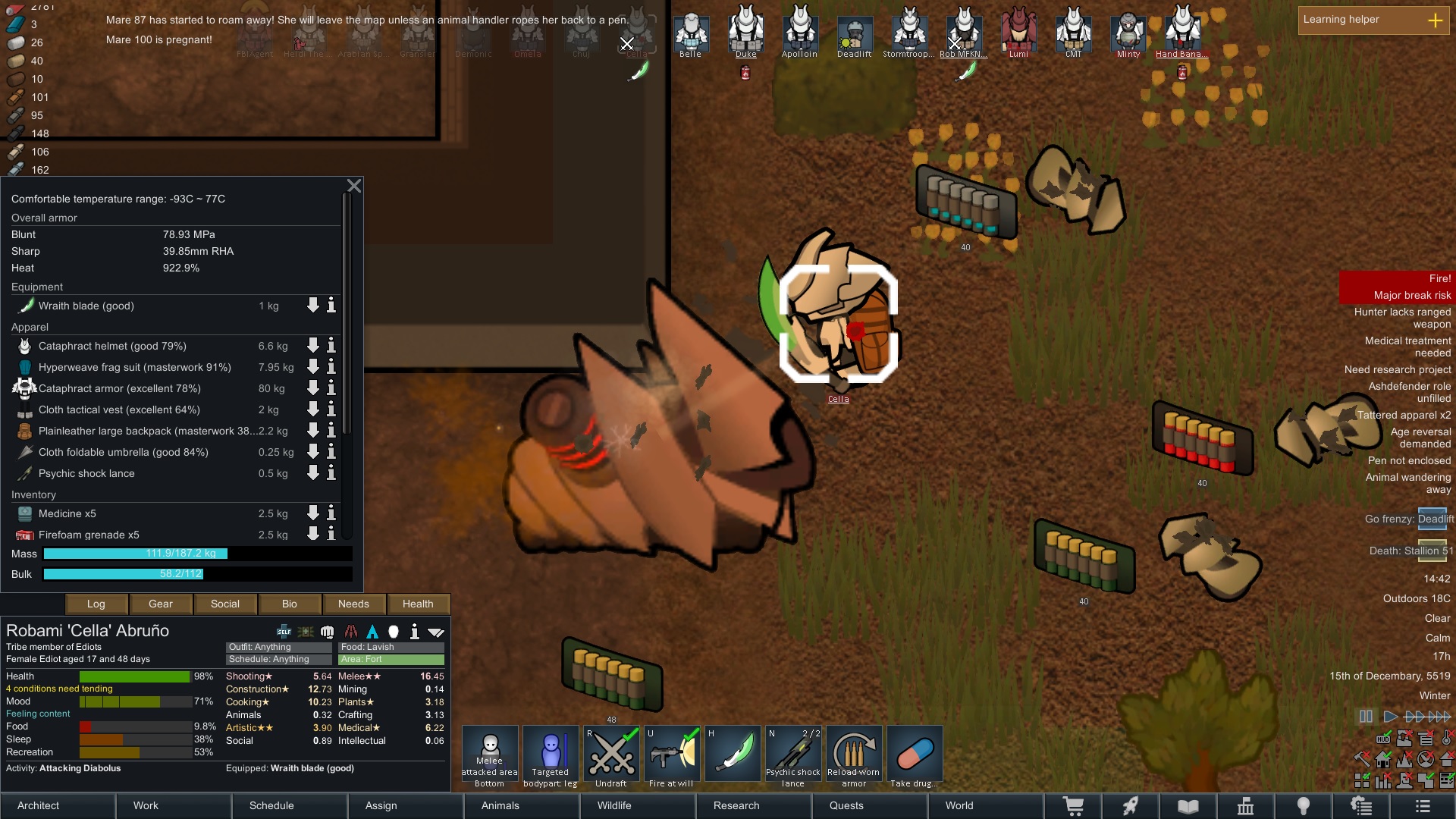
Task: Switch to the Needs tab
Action: point(353,604)
